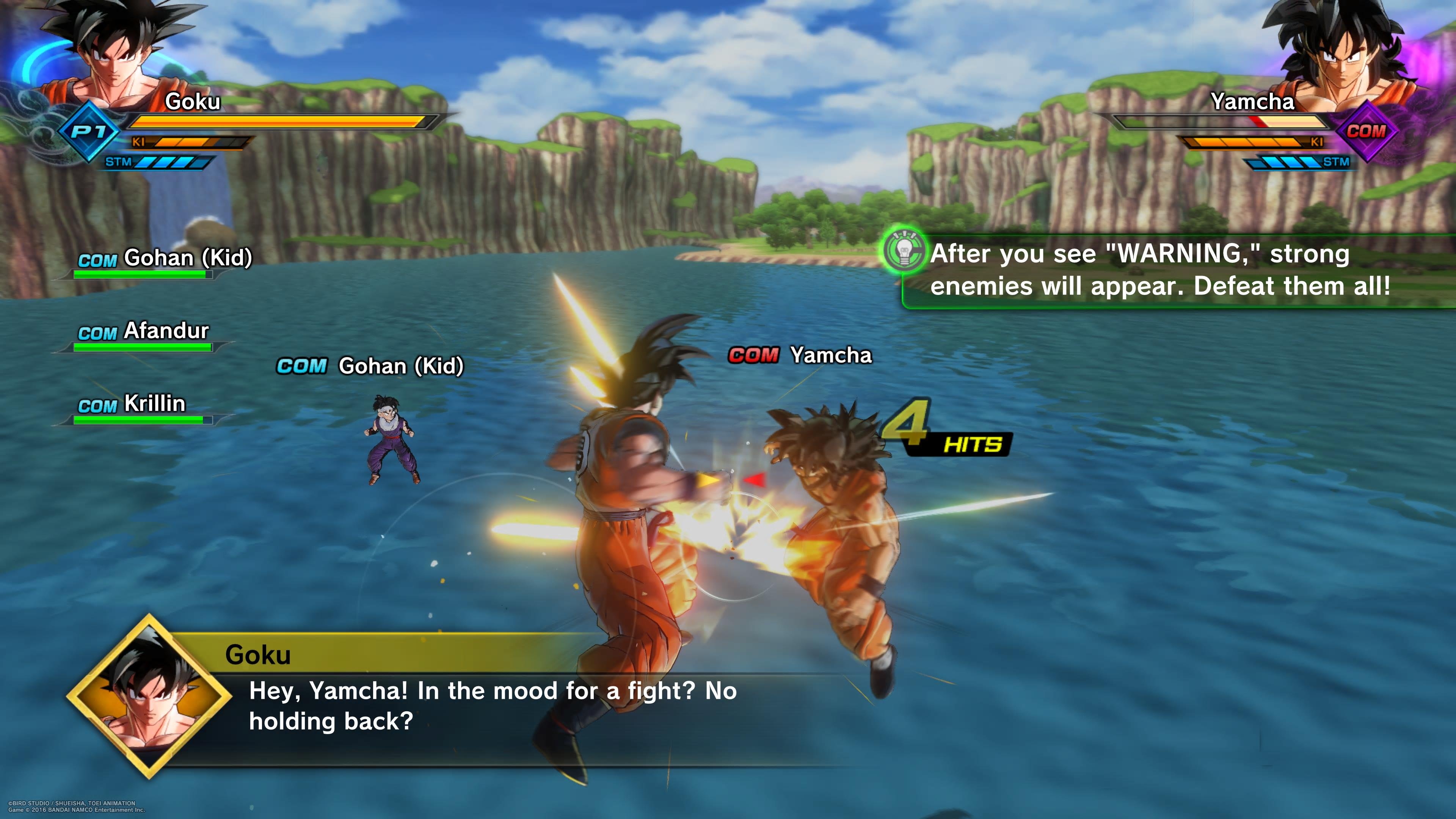Expand Goku's dialogue text panel
The image size is (1456, 819).
(480, 706)
